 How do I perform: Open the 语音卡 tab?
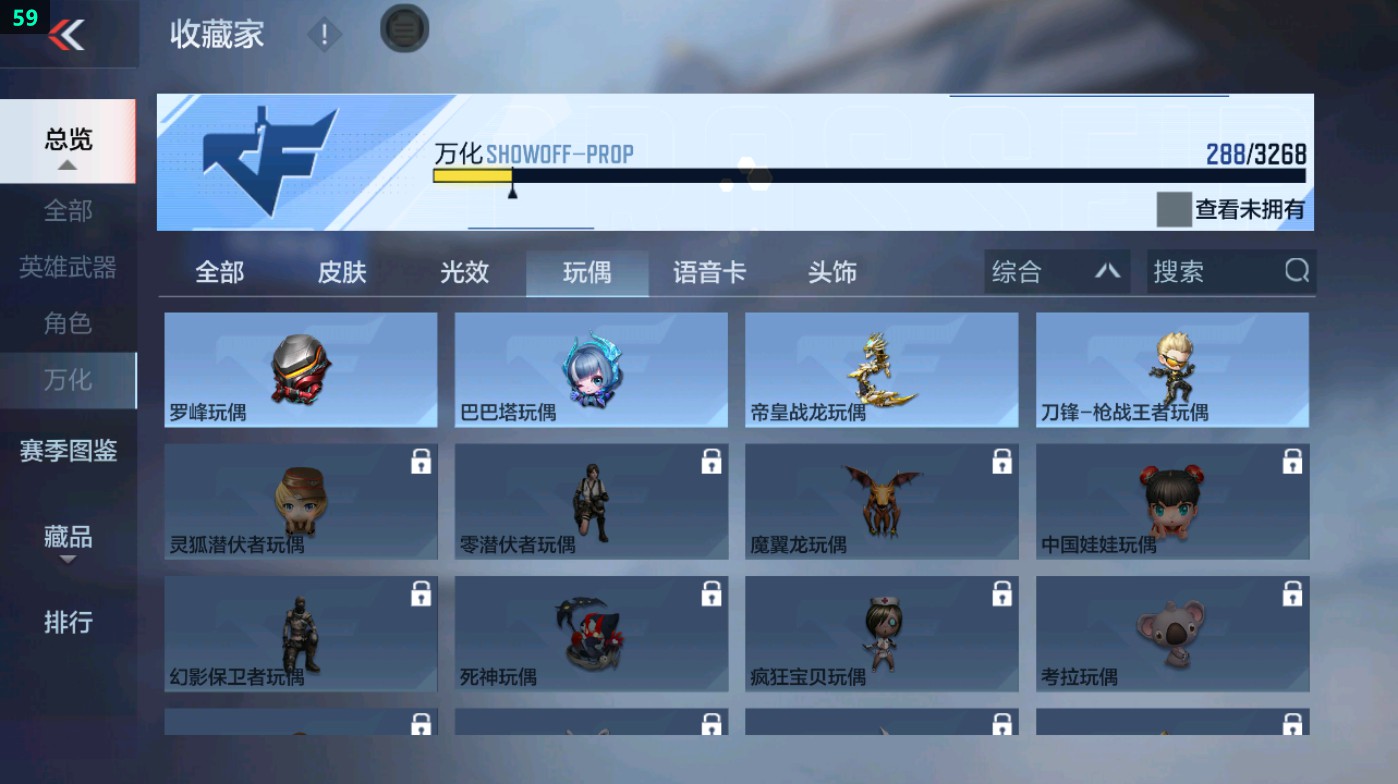(x=708, y=271)
